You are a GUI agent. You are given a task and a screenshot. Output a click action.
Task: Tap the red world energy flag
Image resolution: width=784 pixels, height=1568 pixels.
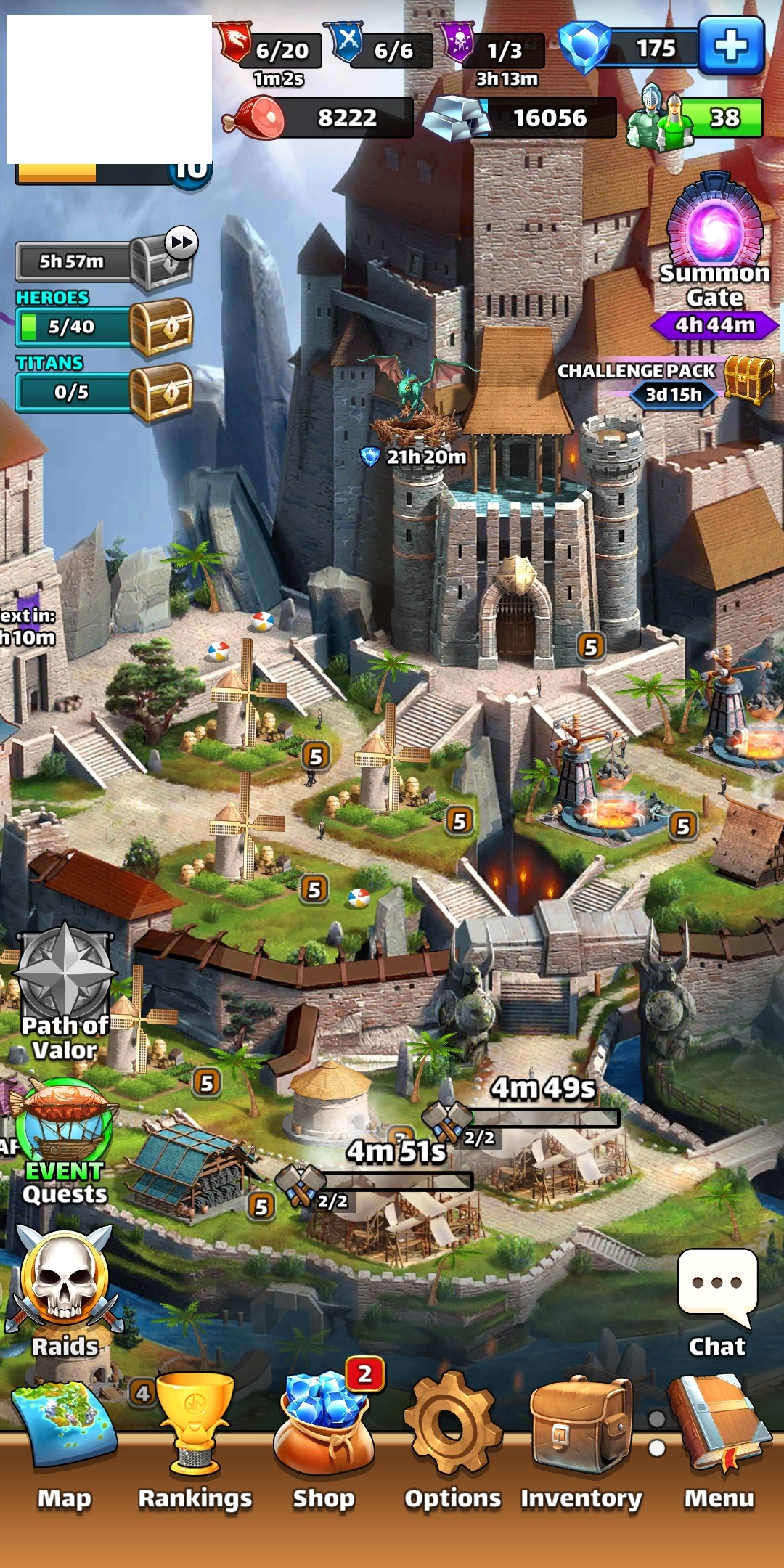pos(234,42)
